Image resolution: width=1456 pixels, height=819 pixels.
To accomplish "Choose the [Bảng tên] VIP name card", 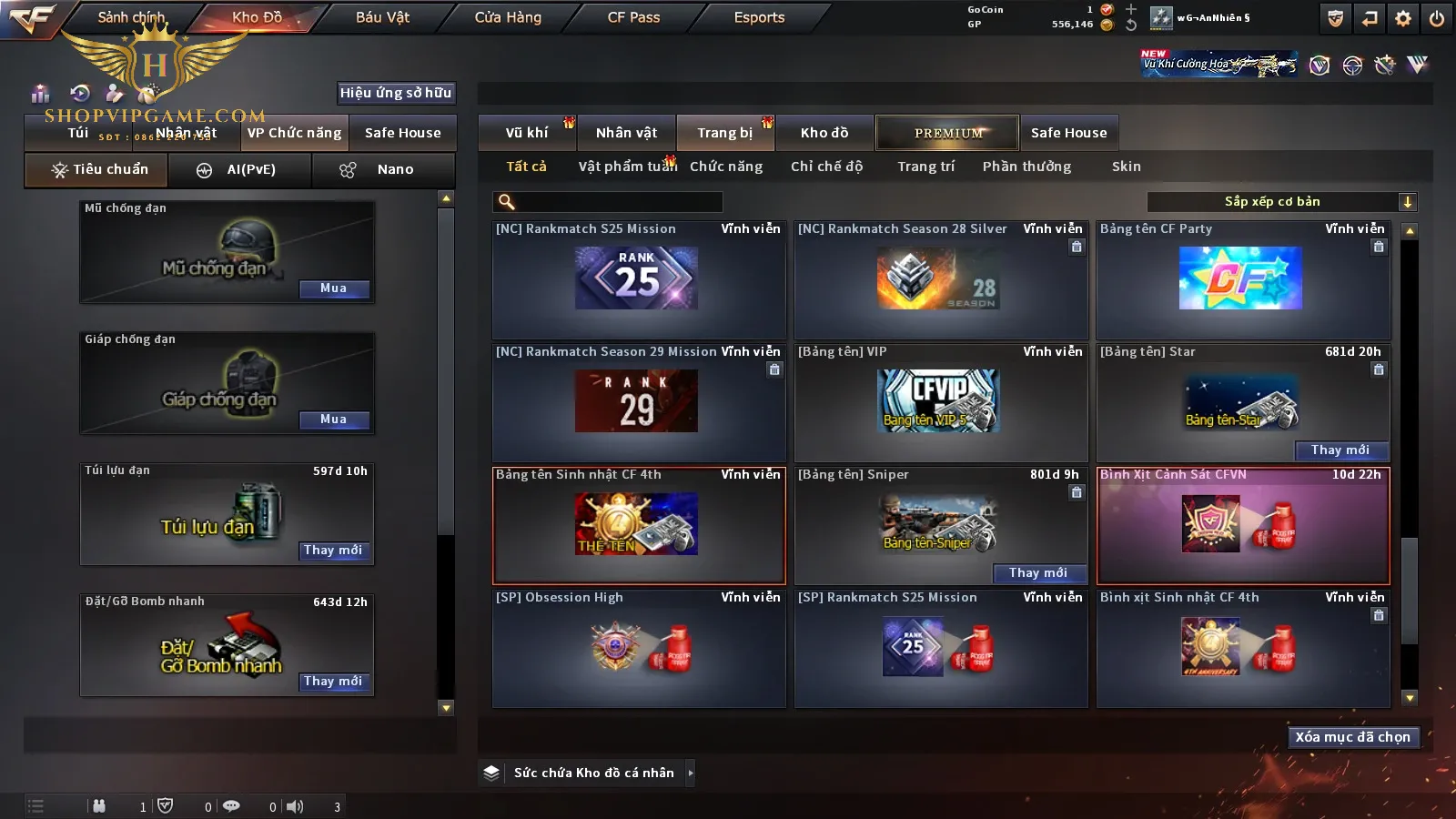I will point(940,402).
